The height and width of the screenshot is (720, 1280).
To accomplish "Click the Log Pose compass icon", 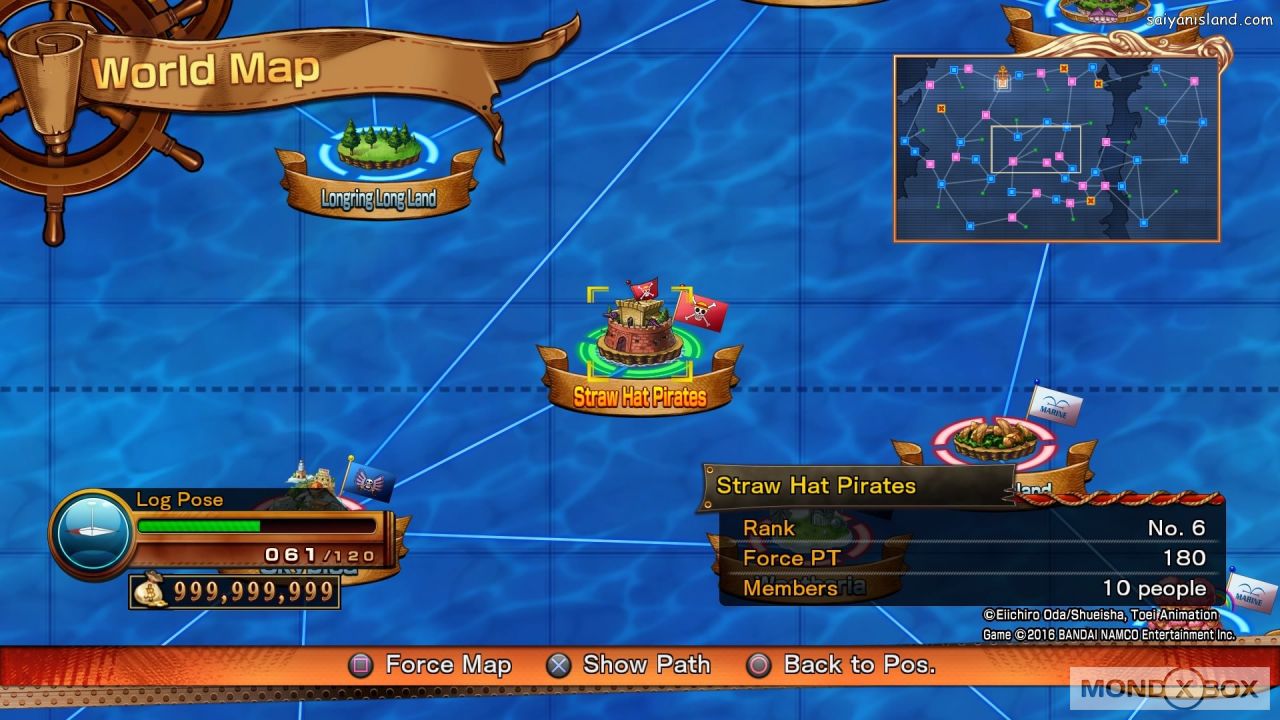I will coord(93,533).
